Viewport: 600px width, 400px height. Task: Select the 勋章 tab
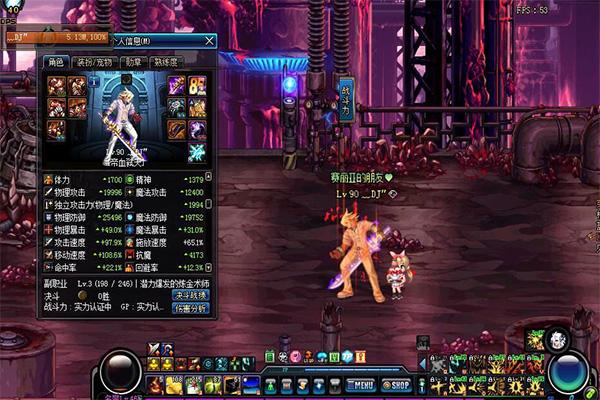pyautogui.click(x=131, y=62)
